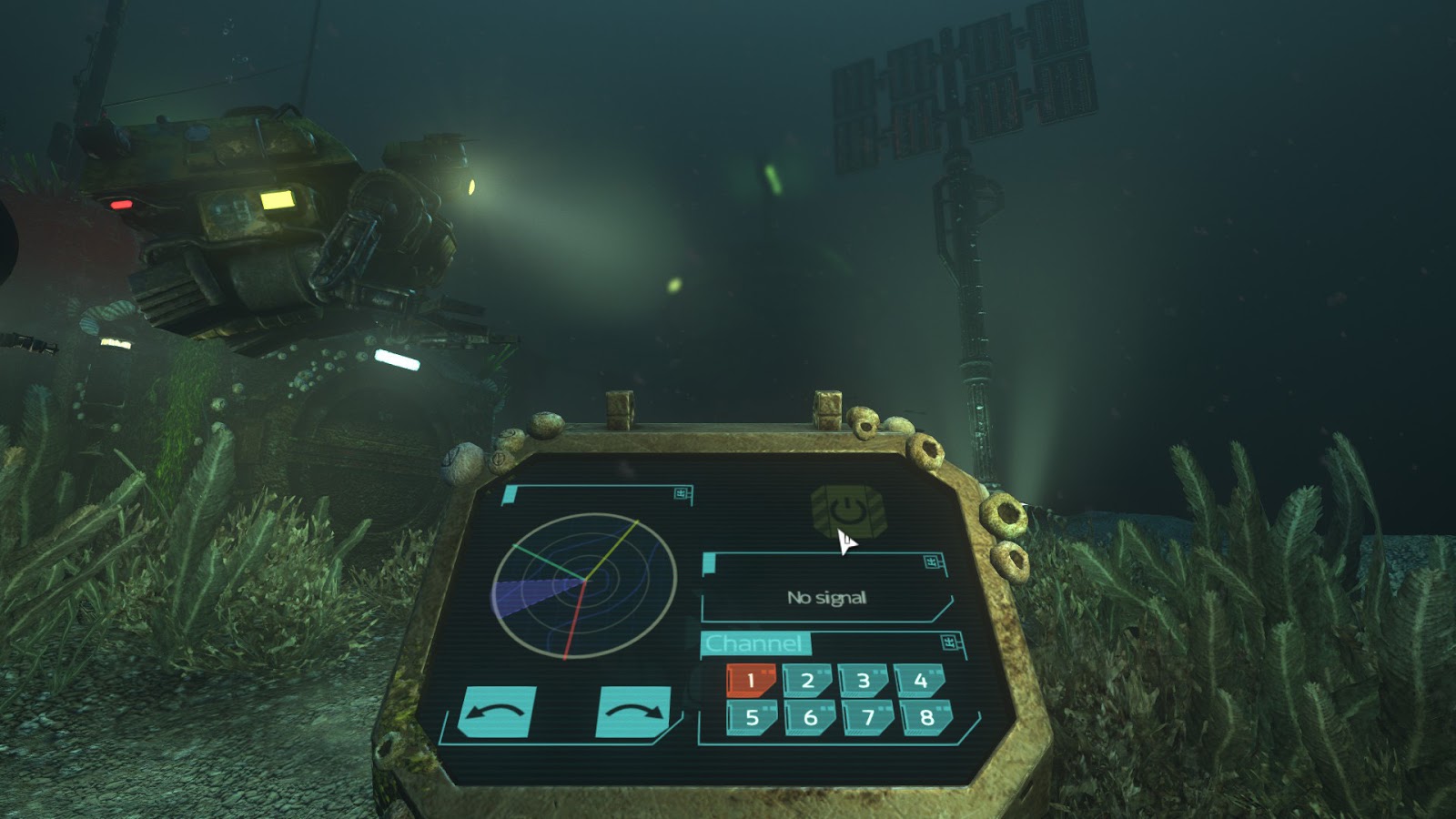Switch to channel 6
The width and height of the screenshot is (1456, 819).
coord(810,717)
